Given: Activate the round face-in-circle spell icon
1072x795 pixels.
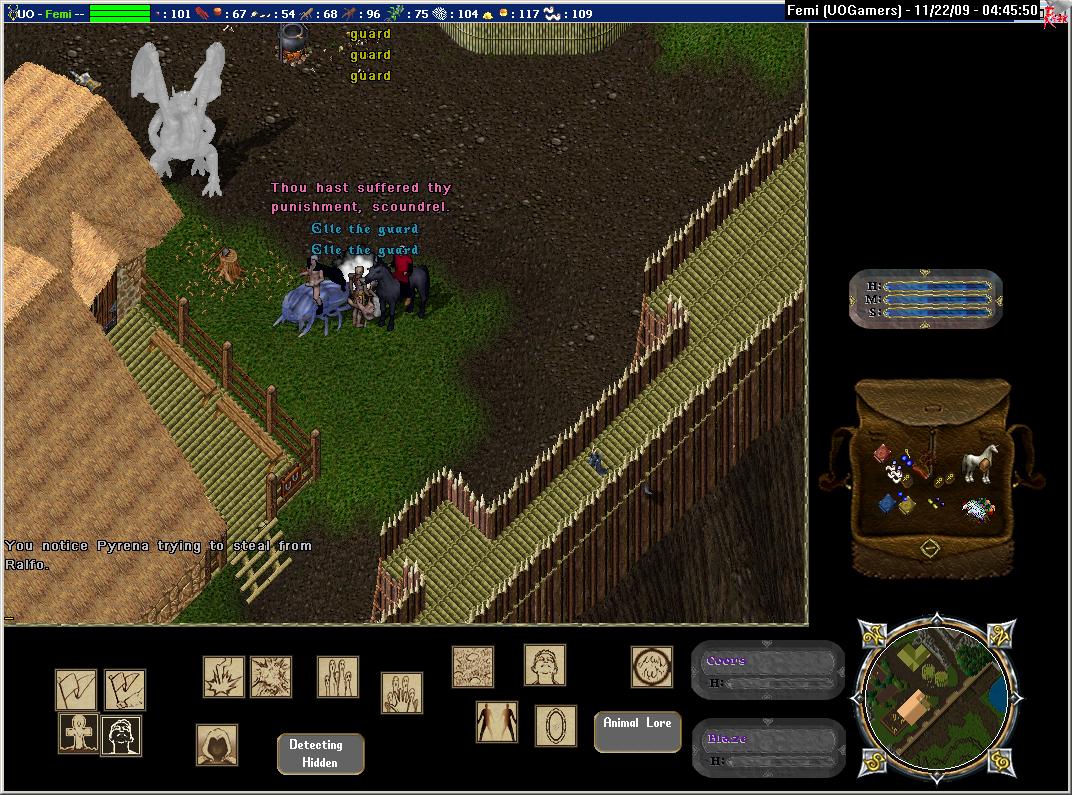Looking at the screenshot, I should [x=651, y=667].
